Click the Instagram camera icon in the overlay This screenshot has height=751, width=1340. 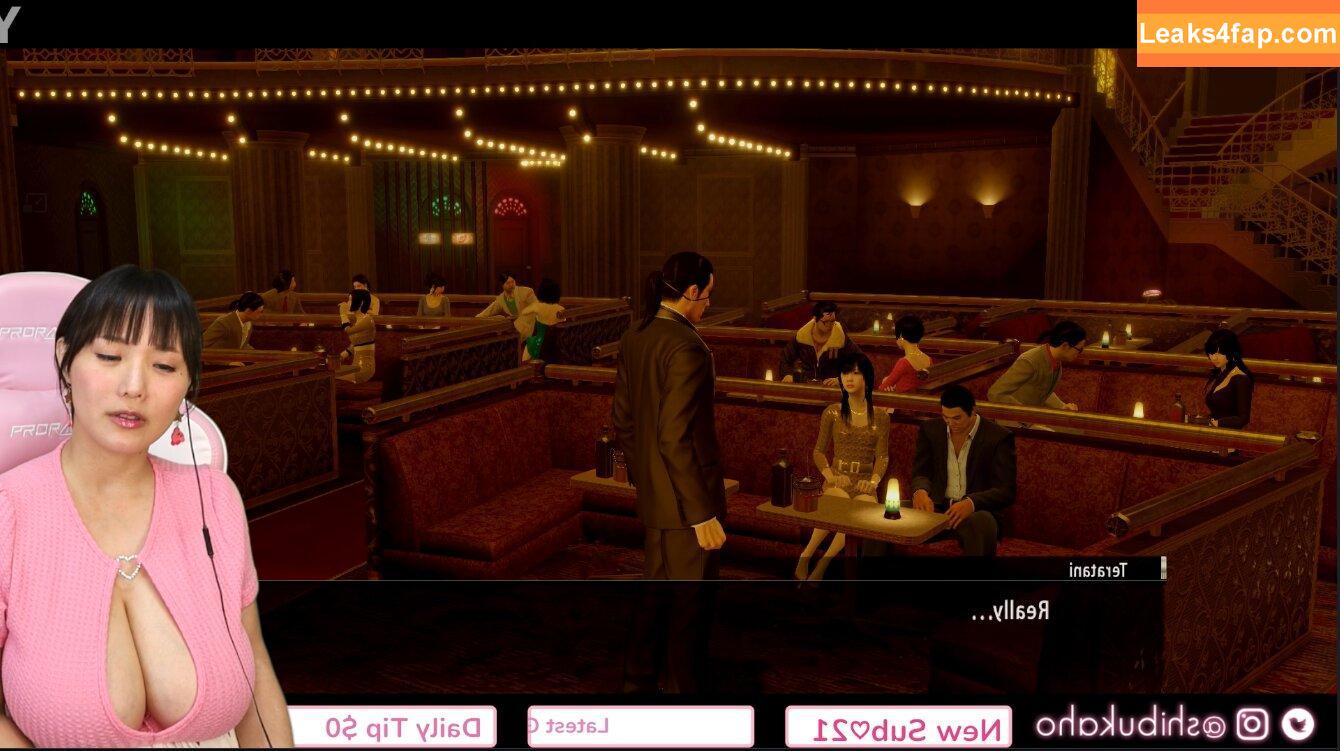1251,724
